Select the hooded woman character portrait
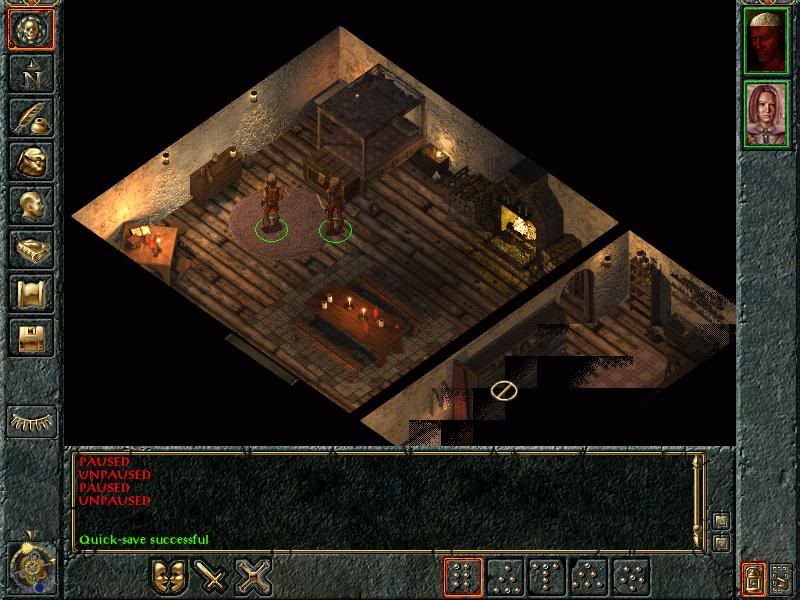Screen dimensions: 800x600 click(x=766, y=113)
